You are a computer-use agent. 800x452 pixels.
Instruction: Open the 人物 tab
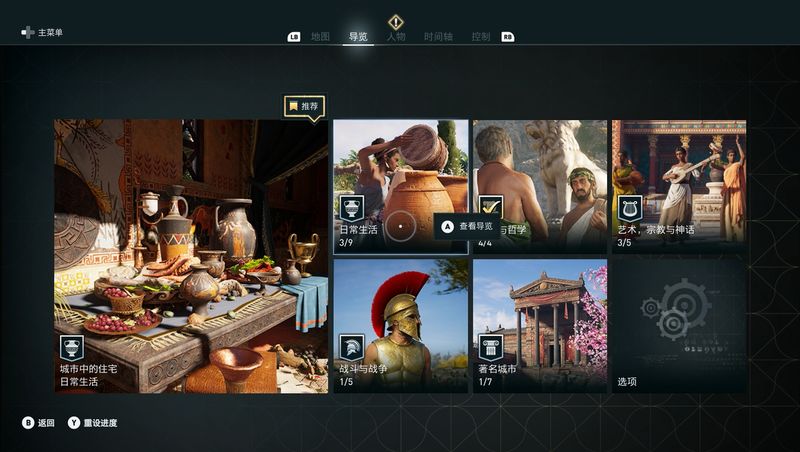(x=396, y=37)
